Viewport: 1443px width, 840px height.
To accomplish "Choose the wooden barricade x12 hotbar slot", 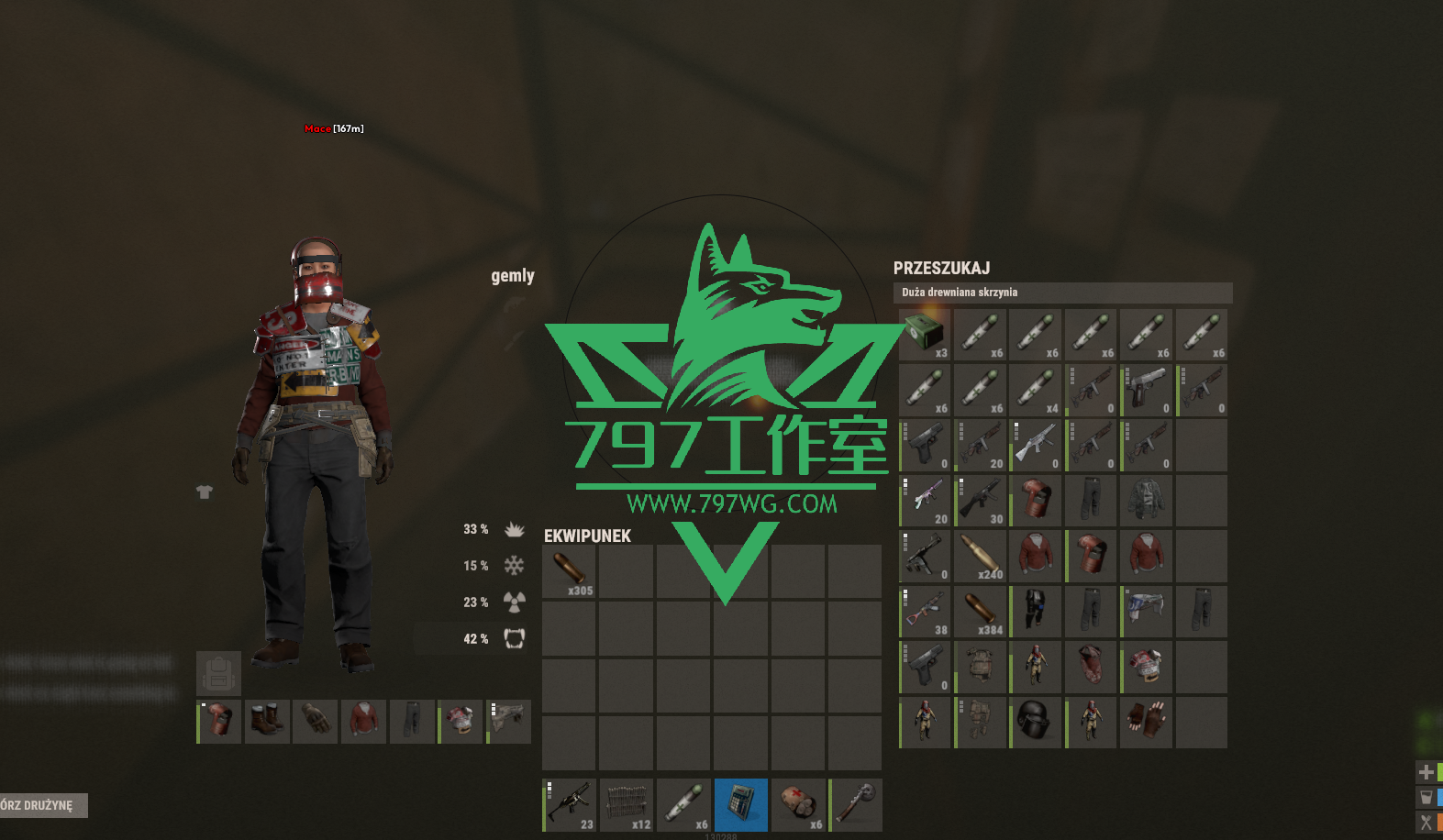I will click(x=627, y=805).
